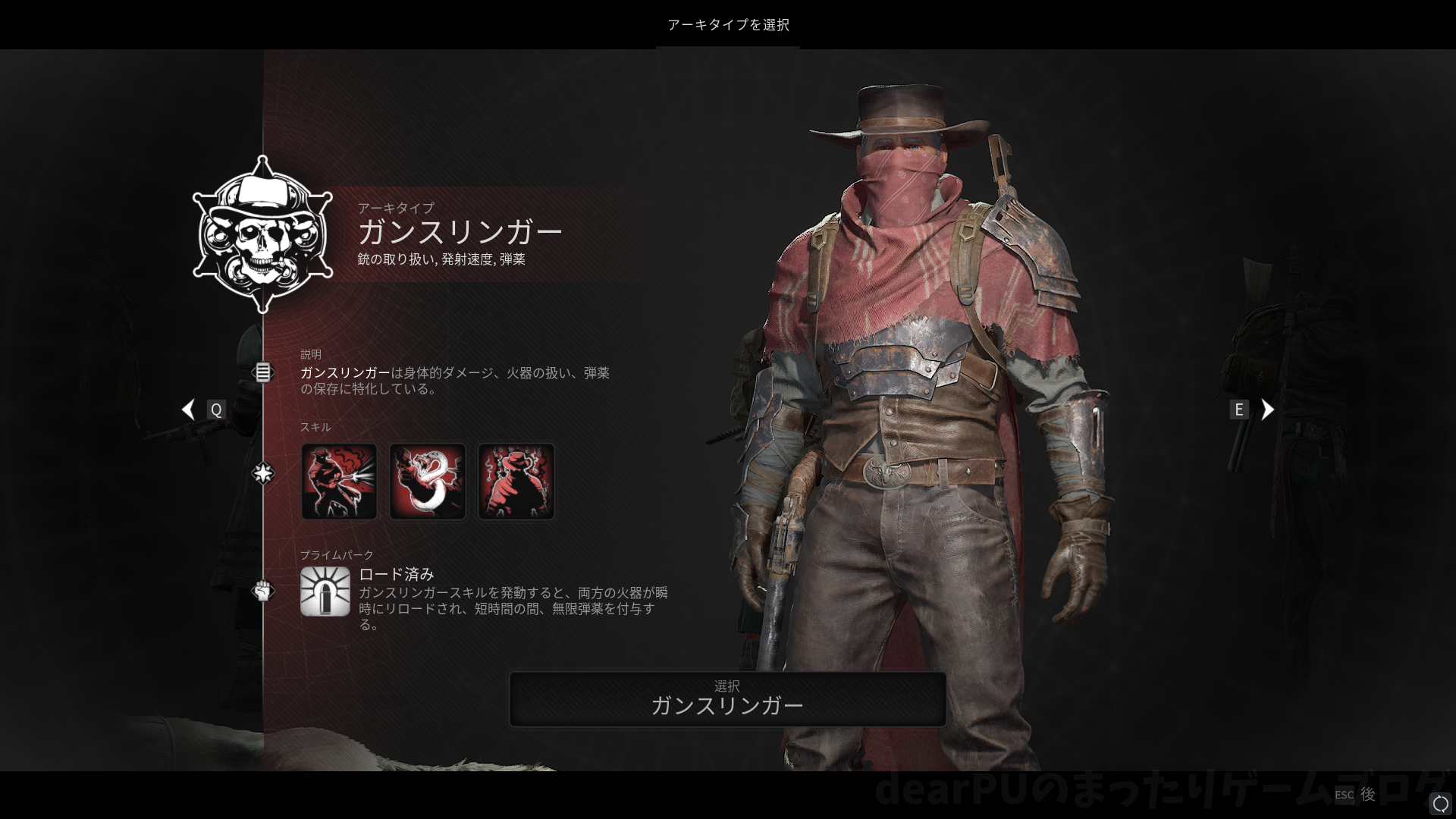Jump to skills section star icon

point(262,474)
